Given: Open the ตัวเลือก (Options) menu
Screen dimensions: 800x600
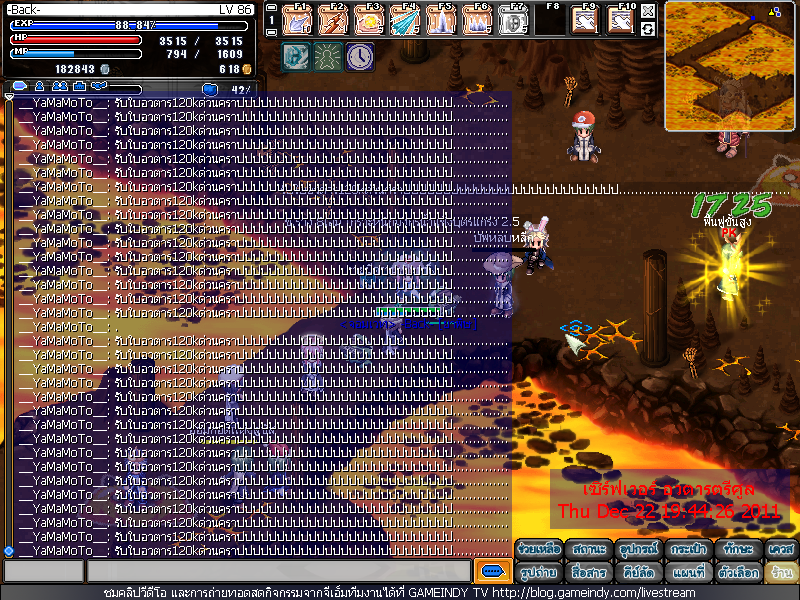Looking at the screenshot, I should click(x=737, y=573).
